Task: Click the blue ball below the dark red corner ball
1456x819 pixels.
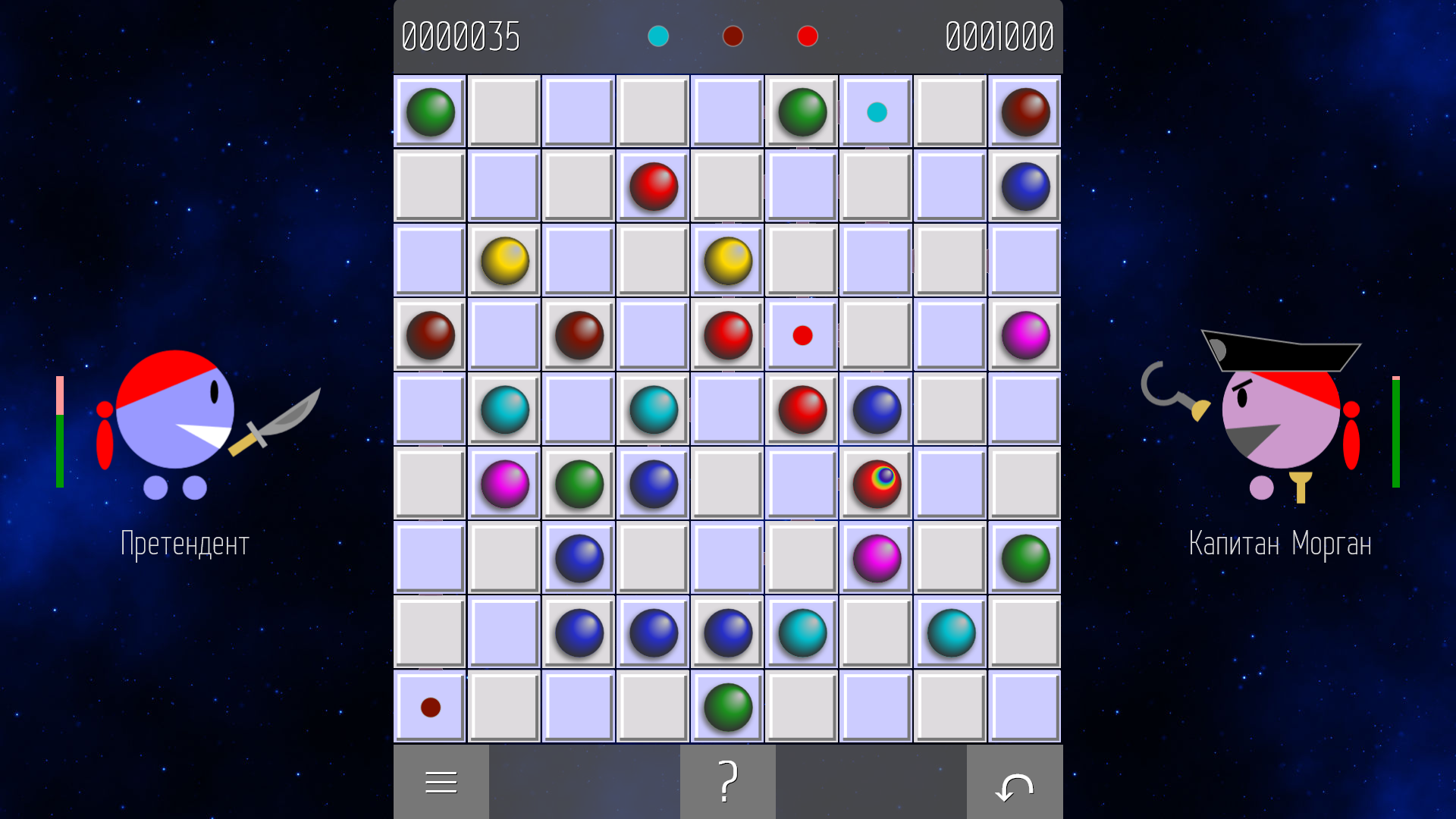Action: tap(1025, 187)
